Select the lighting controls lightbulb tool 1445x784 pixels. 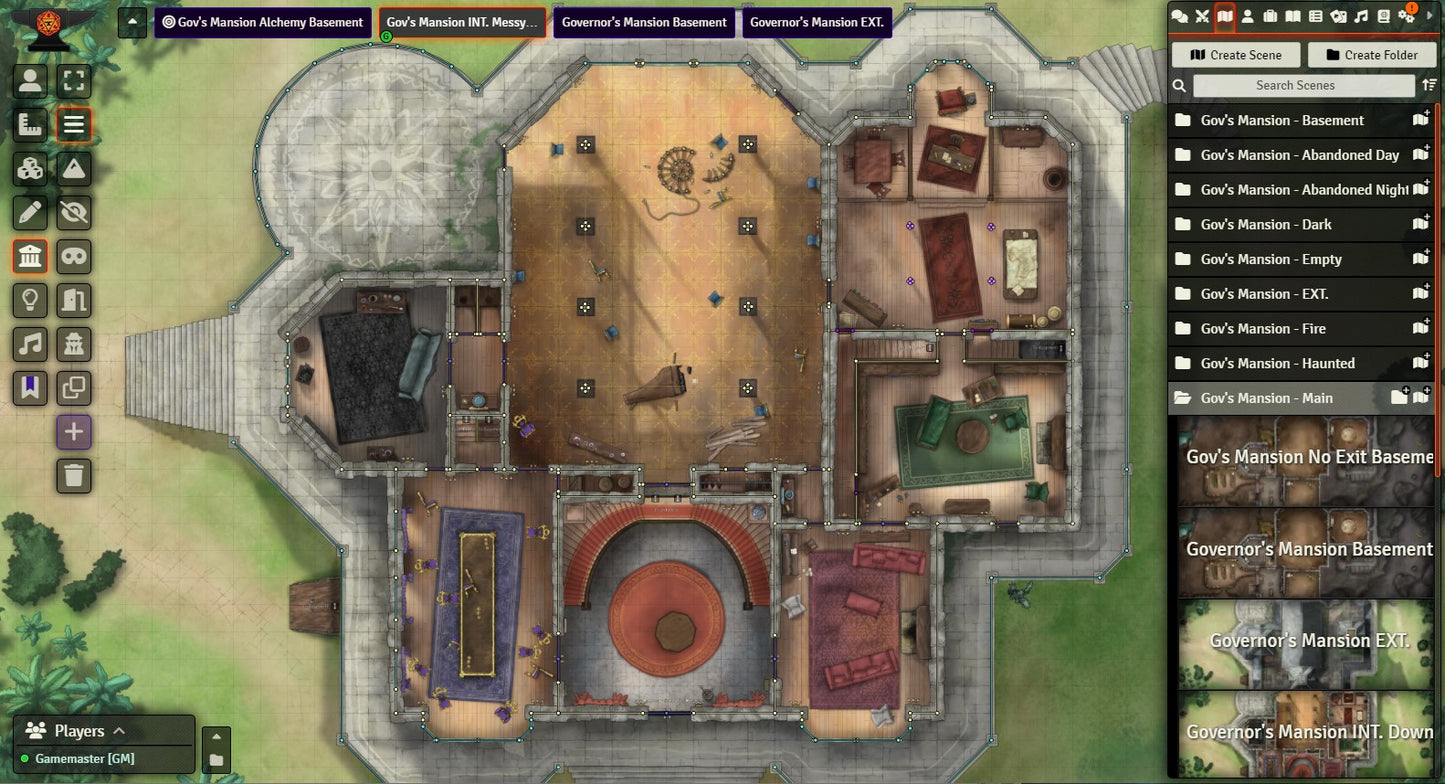31,300
